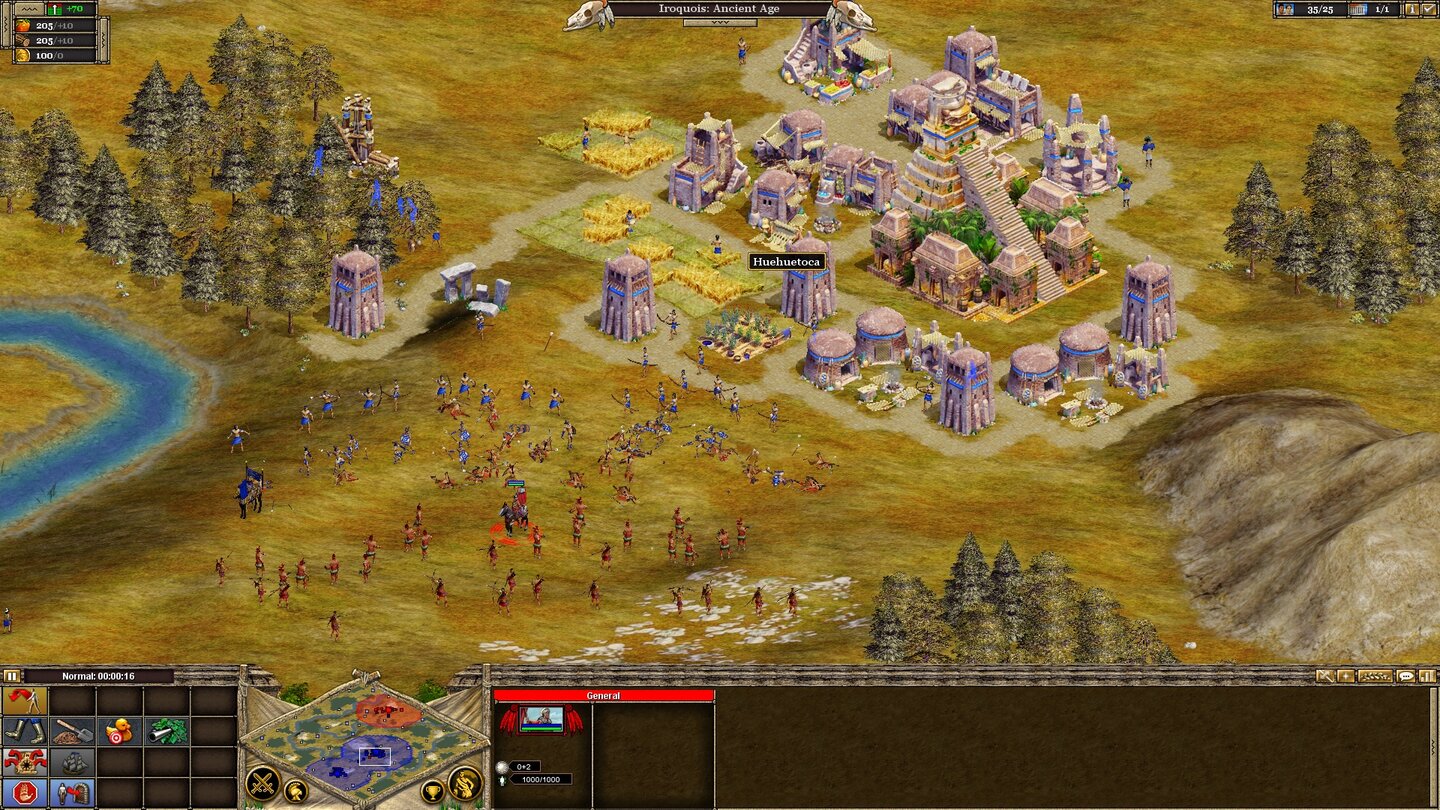Screen dimensions: 1440x810
Task: Select the Ambush cannon-in-foliage icon
Action: coord(167,732)
